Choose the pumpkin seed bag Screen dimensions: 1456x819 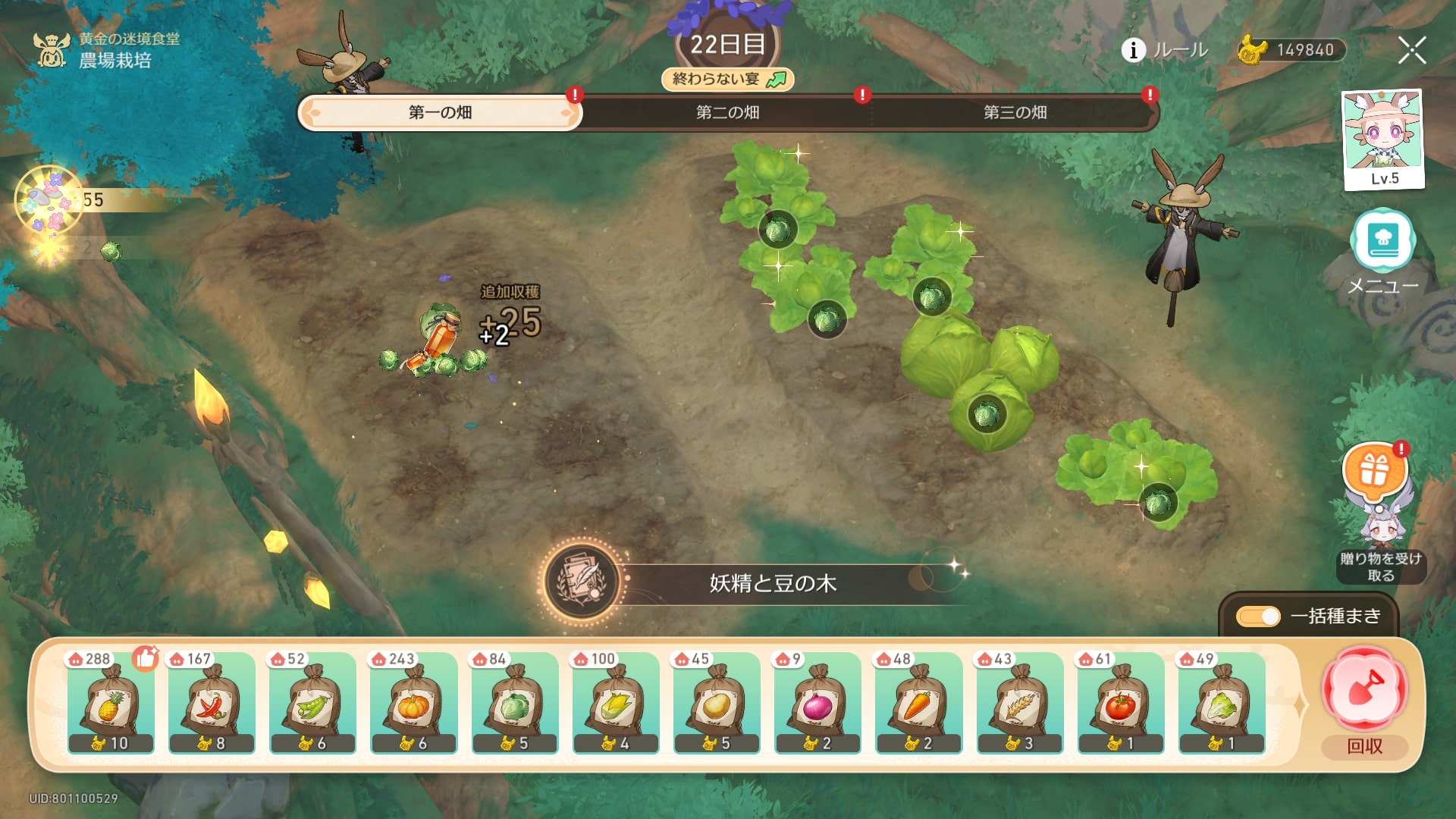point(413,703)
